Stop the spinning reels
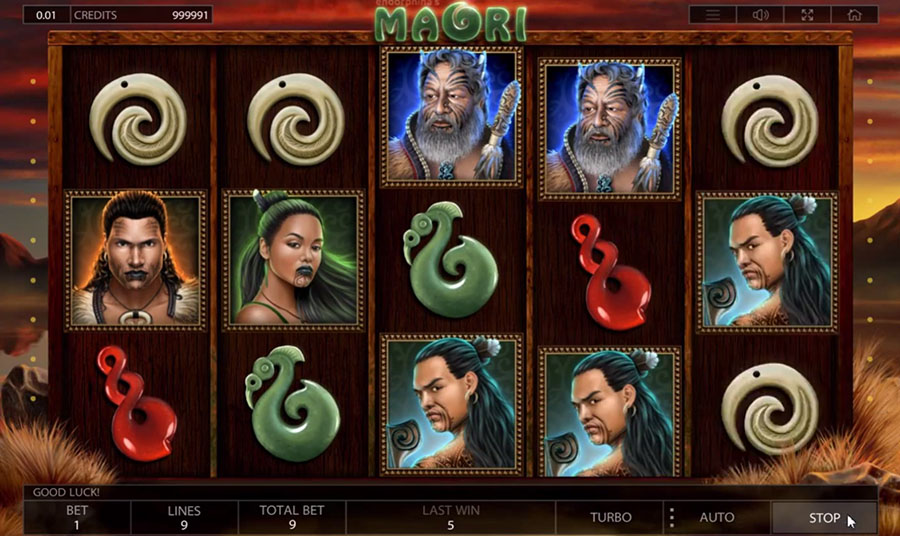Image resolution: width=900 pixels, height=536 pixels. click(824, 518)
